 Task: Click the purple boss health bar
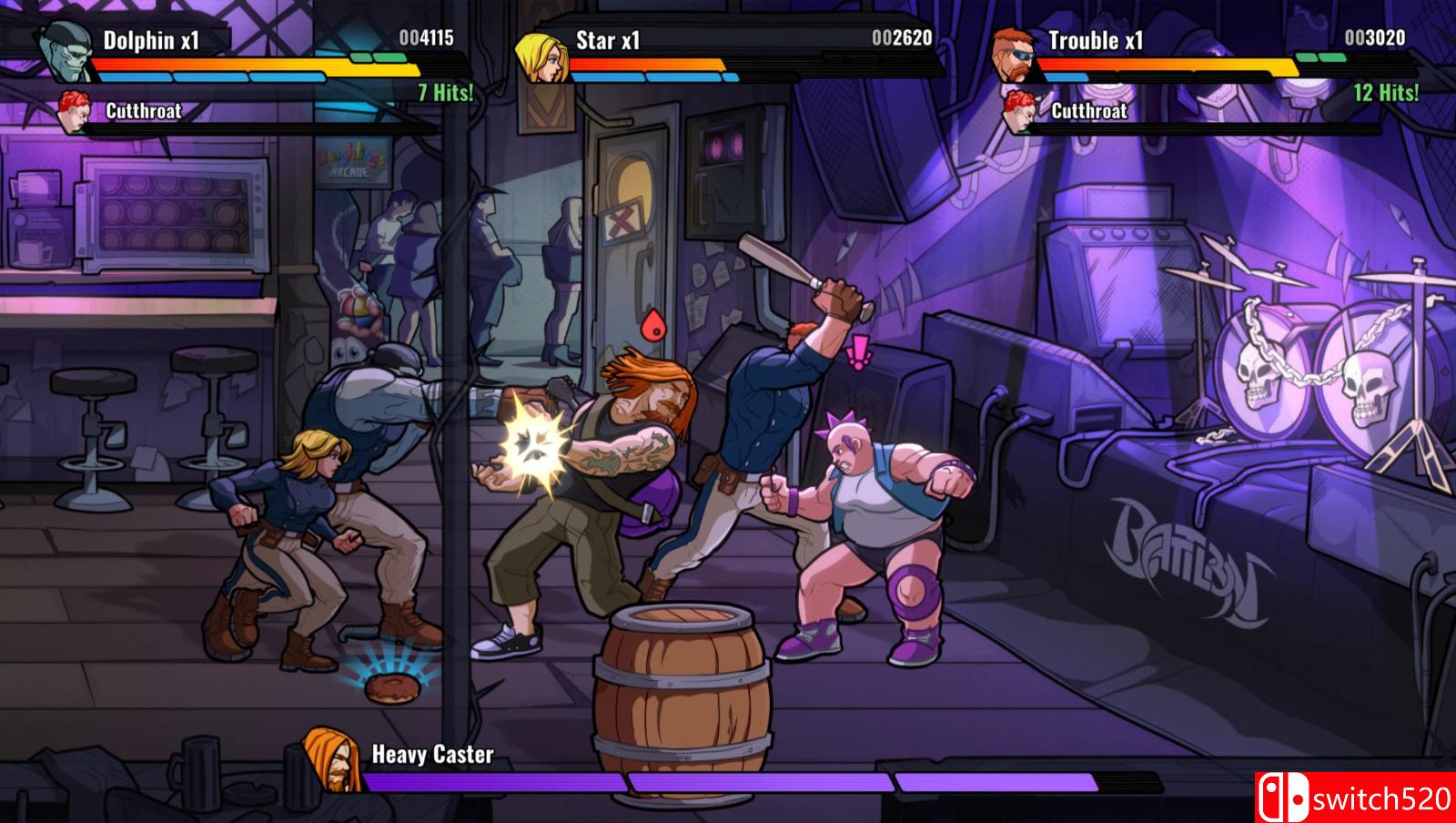[x=728, y=778]
